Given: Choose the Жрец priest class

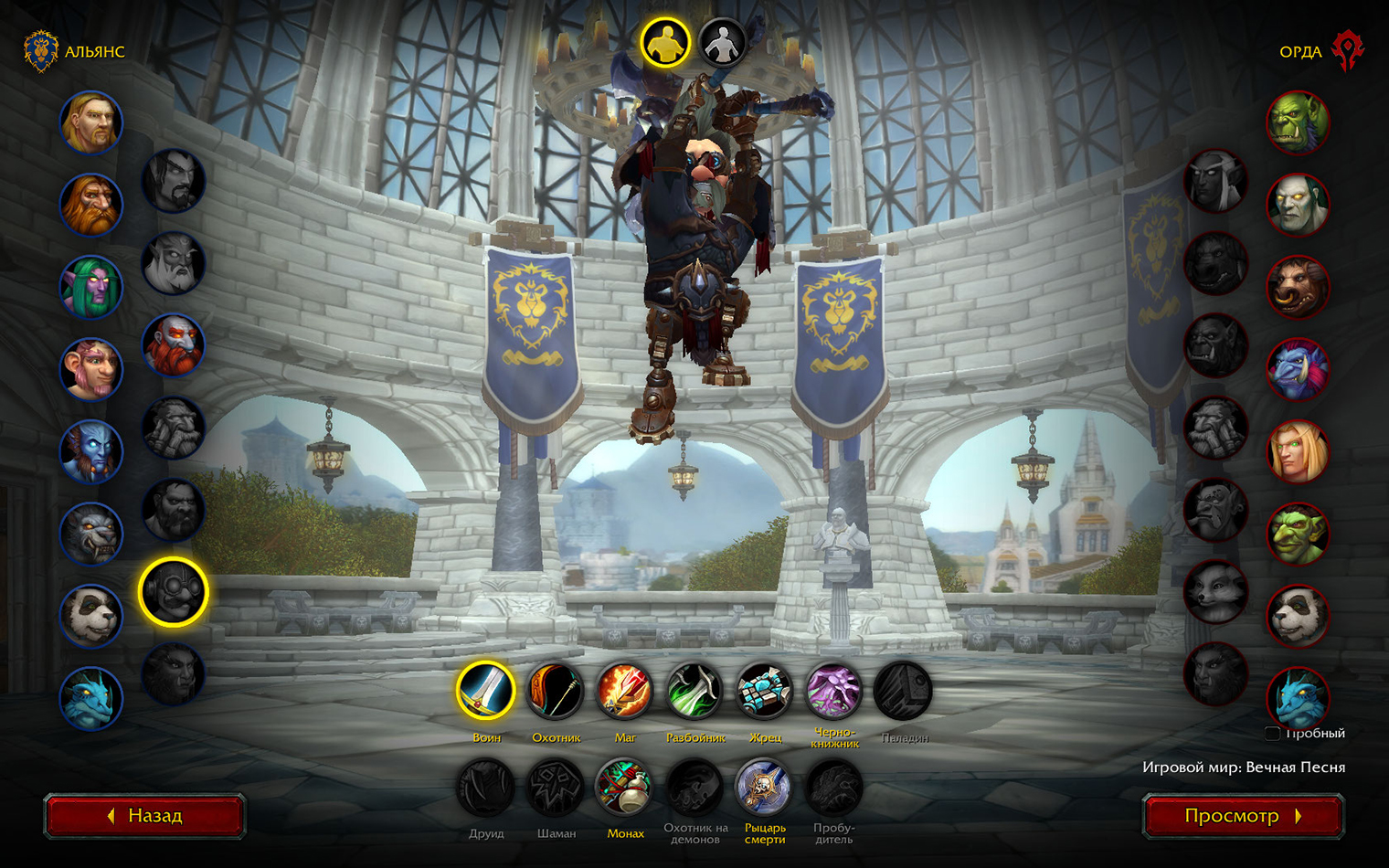Looking at the screenshot, I should (764, 691).
